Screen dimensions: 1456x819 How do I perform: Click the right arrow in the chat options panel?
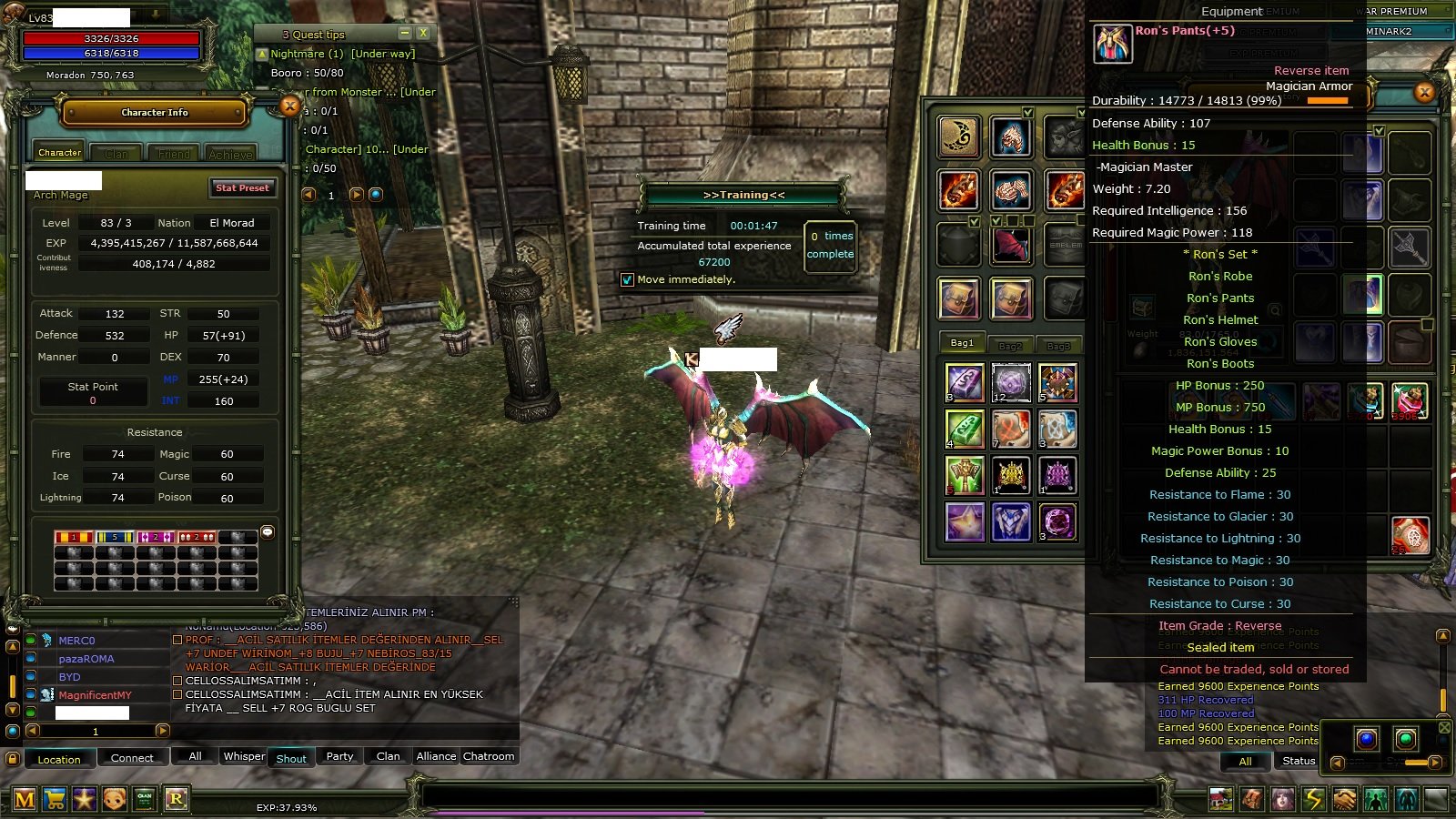click(x=1434, y=763)
